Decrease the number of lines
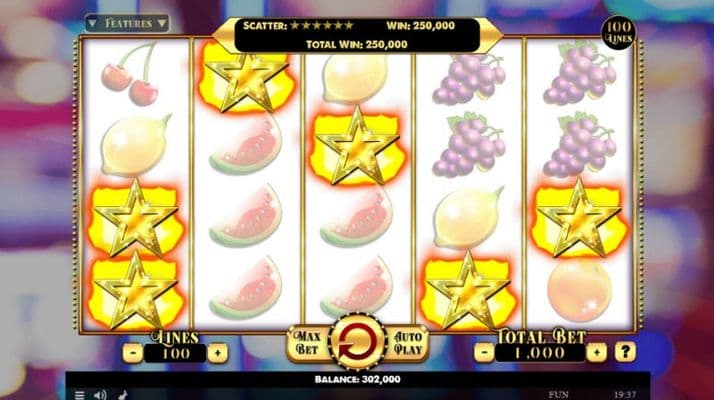This screenshot has height=400, width=714. click(132, 353)
